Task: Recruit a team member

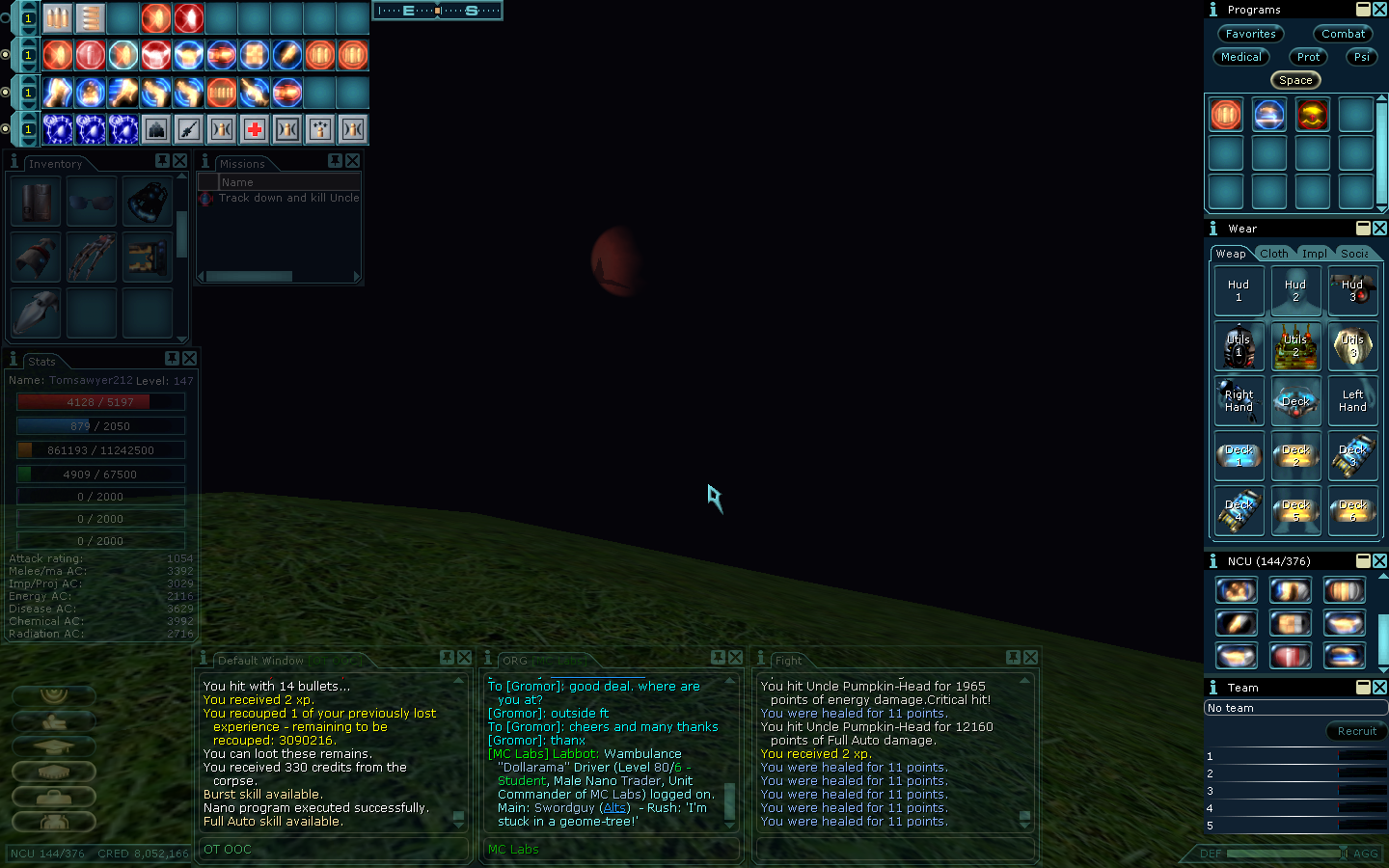Action: pyautogui.click(x=1356, y=731)
